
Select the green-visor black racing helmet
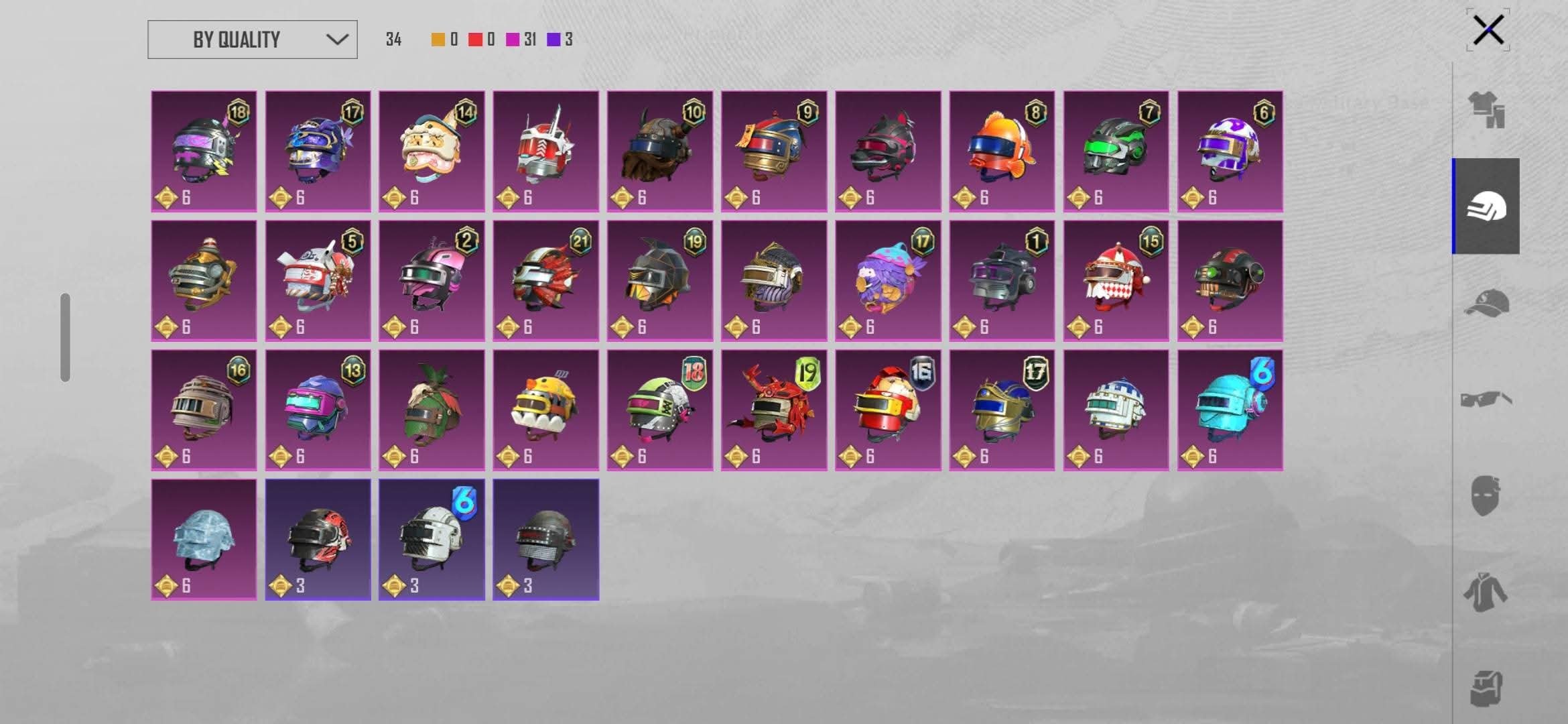pos(1116,152)
